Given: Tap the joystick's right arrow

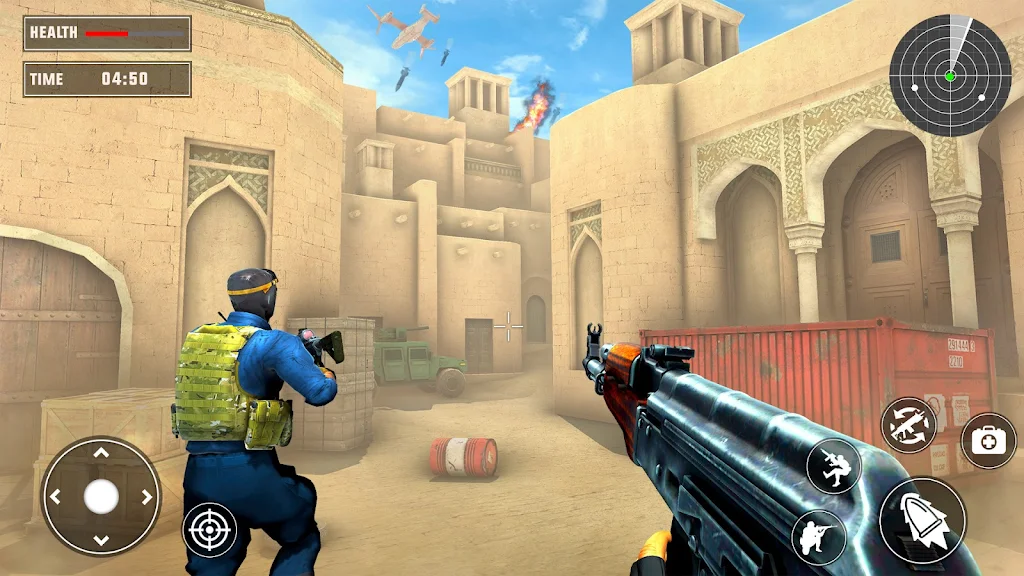Looking at the screenshot, I should click(x=146, y=496).
